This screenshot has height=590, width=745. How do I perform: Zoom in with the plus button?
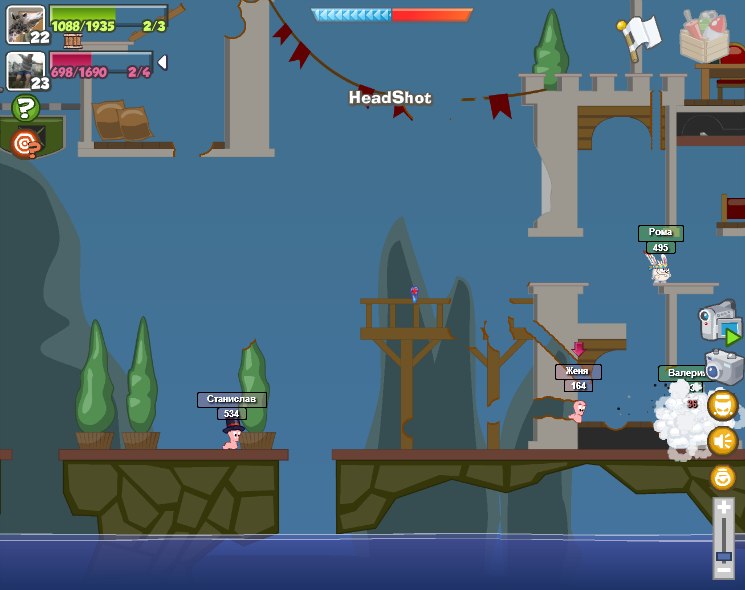click(723, 508)
